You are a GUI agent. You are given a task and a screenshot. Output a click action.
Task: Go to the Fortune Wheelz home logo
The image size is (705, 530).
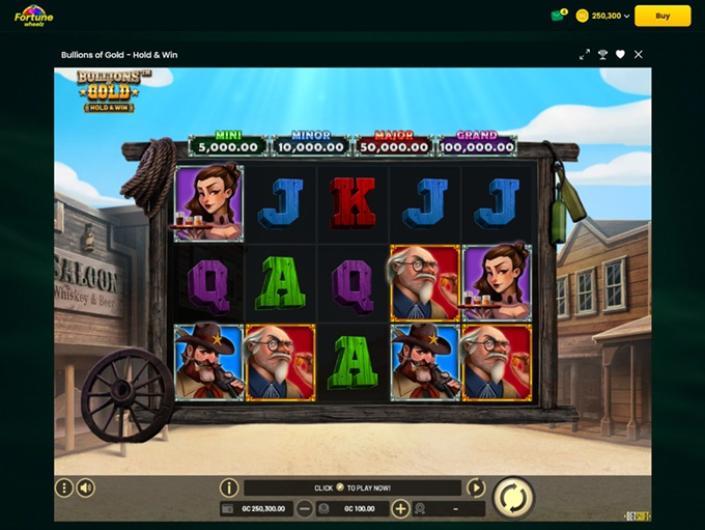click(33, 16)
